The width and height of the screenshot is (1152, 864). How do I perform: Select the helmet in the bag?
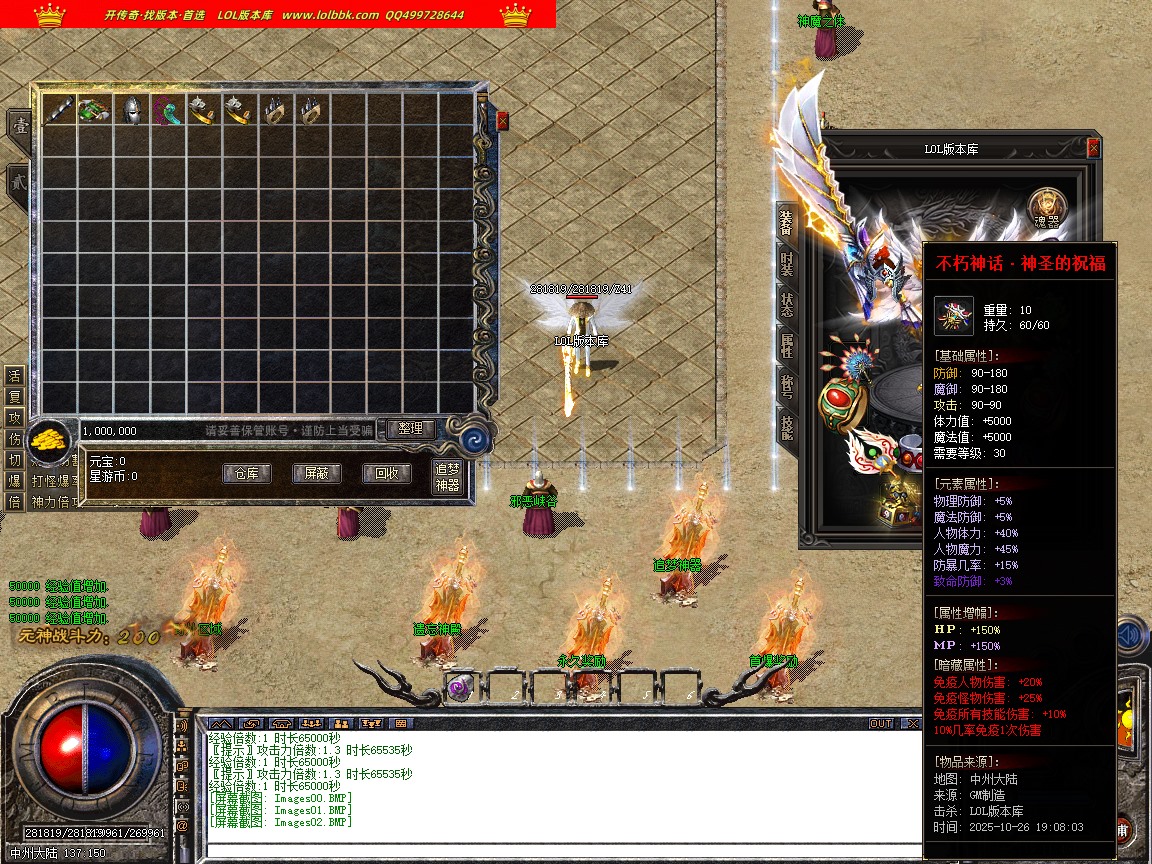[x=130, y=111]
